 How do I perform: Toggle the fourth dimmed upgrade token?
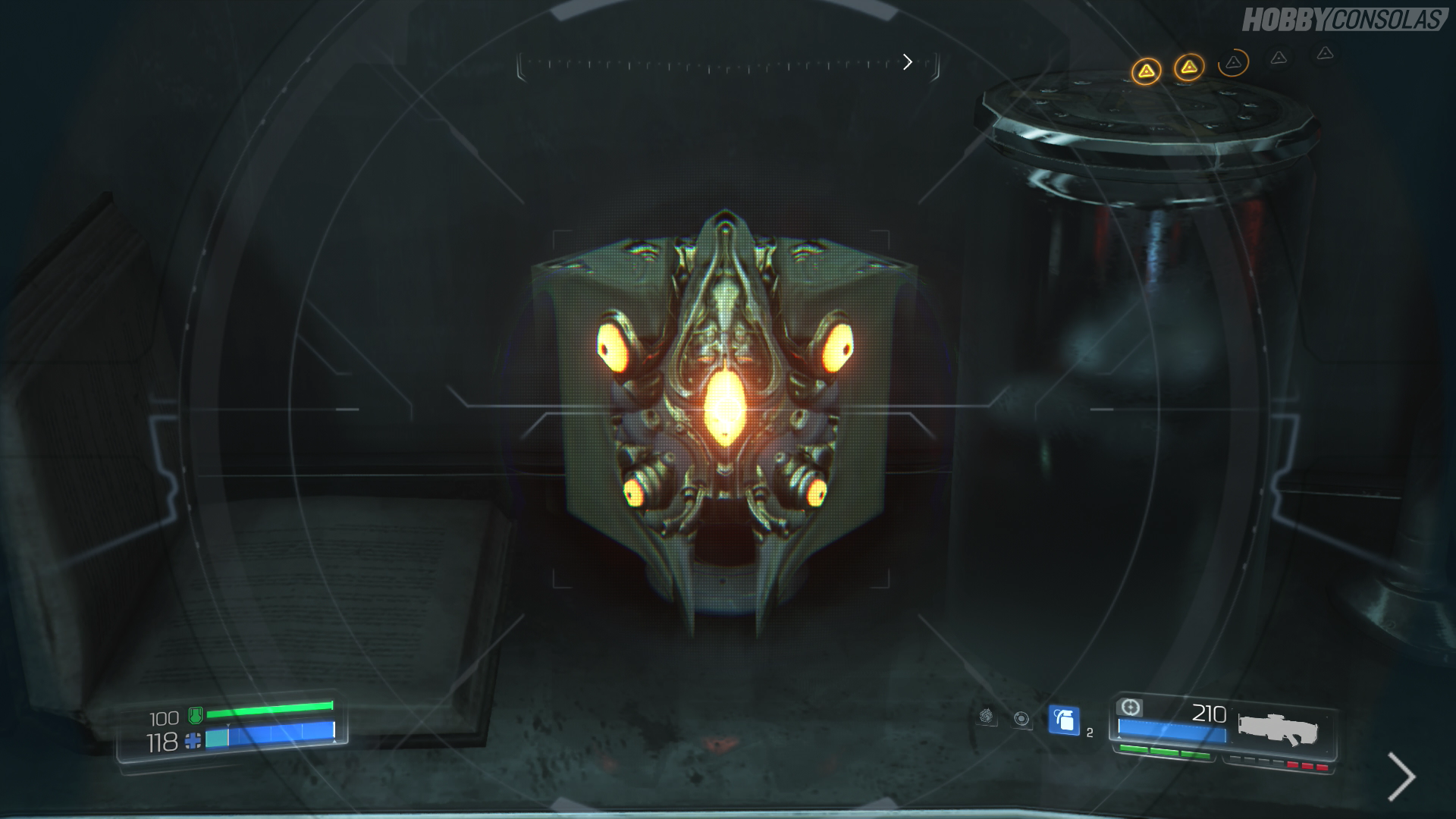point(1279,58)
